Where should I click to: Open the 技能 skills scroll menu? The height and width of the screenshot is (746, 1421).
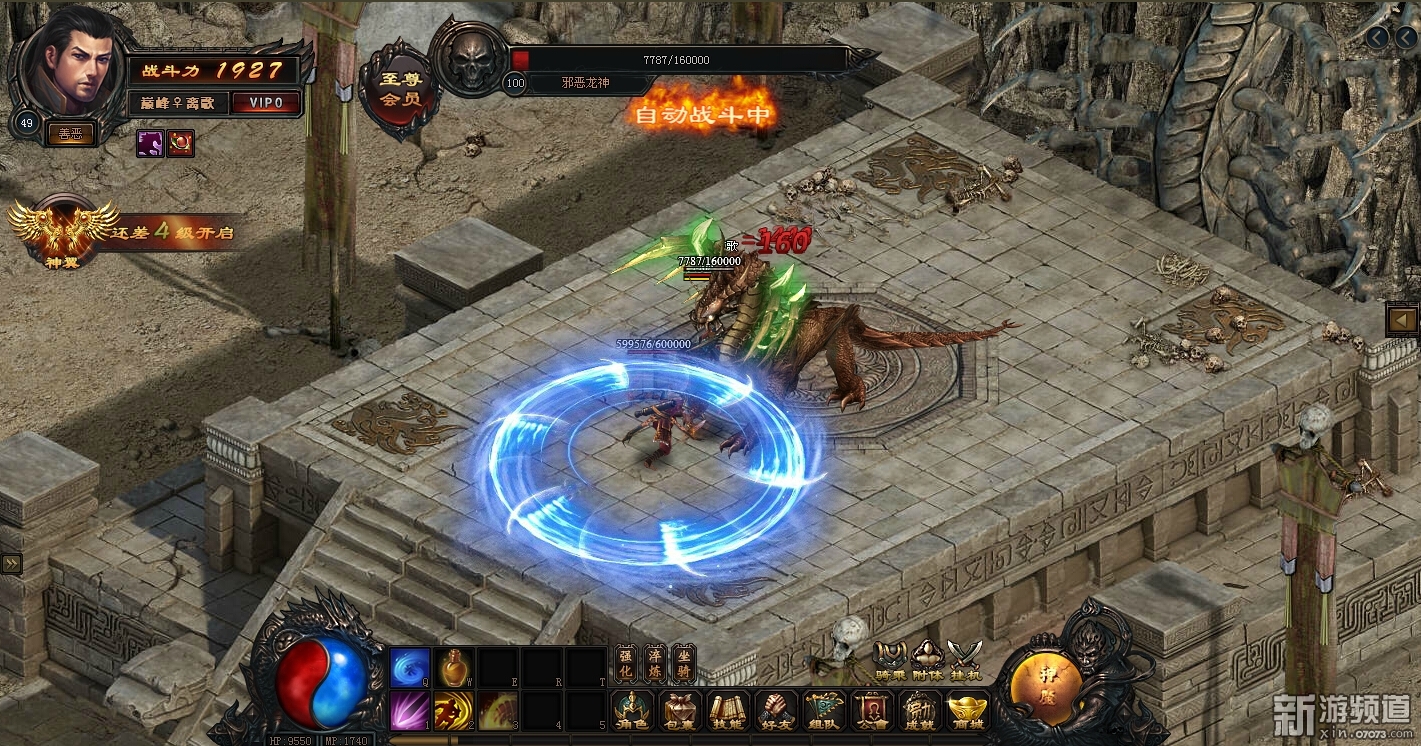pyautogui.click(x=729, y=709)
